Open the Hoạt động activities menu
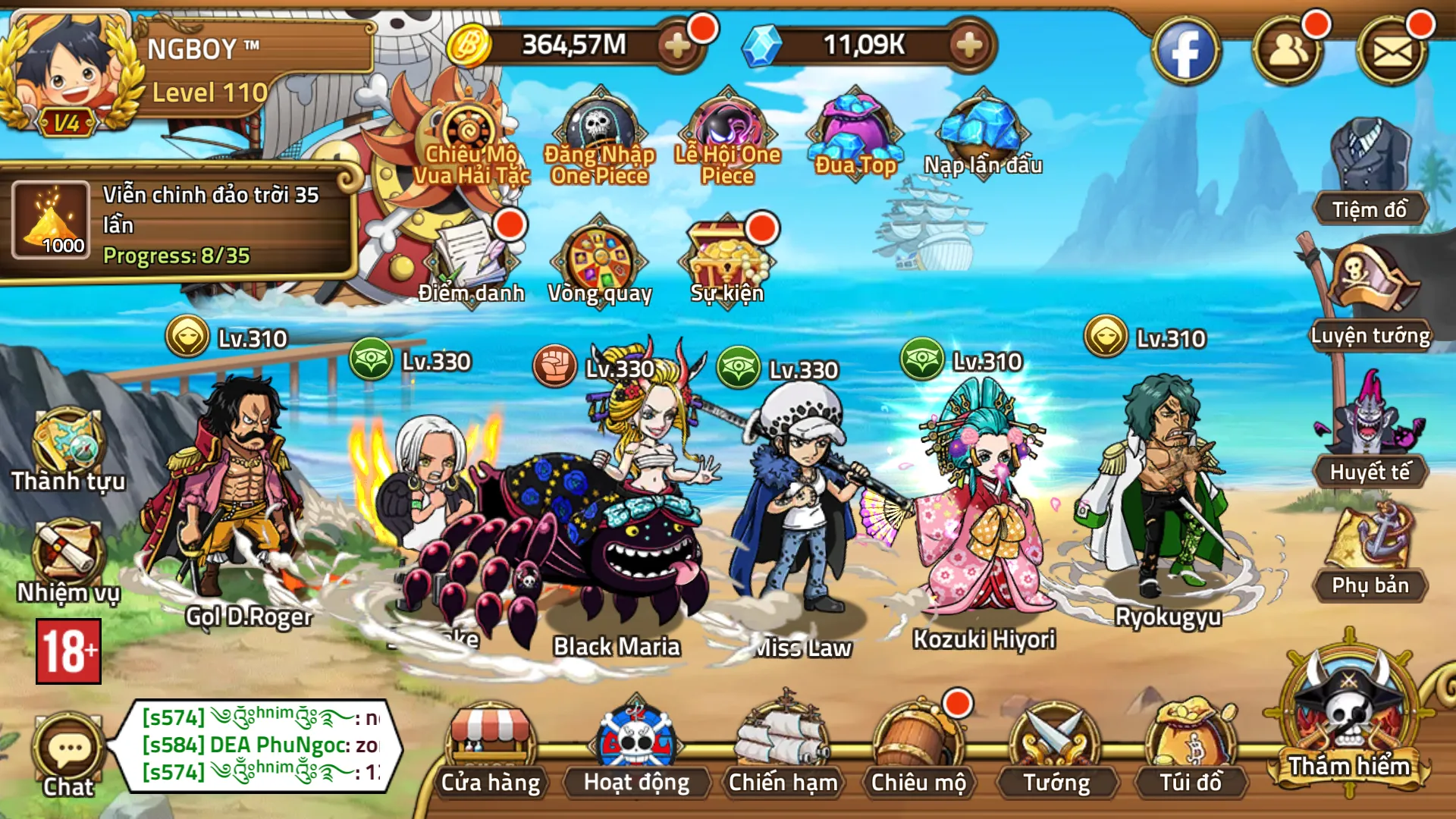The width and height of the screenshot is (1456, 819). (x=636, y=751)
